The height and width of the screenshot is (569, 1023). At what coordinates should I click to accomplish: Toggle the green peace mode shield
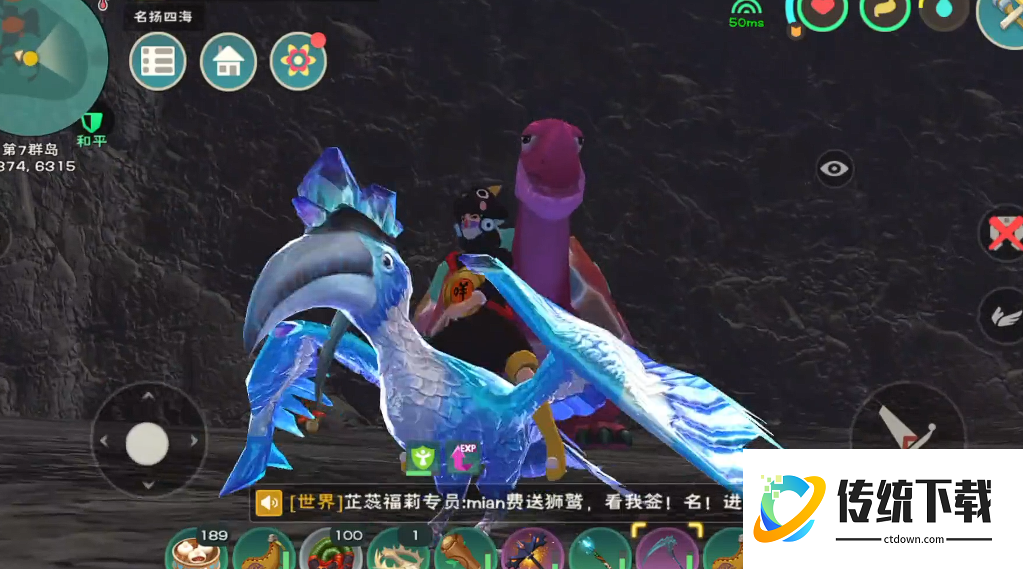click(92, 123)
